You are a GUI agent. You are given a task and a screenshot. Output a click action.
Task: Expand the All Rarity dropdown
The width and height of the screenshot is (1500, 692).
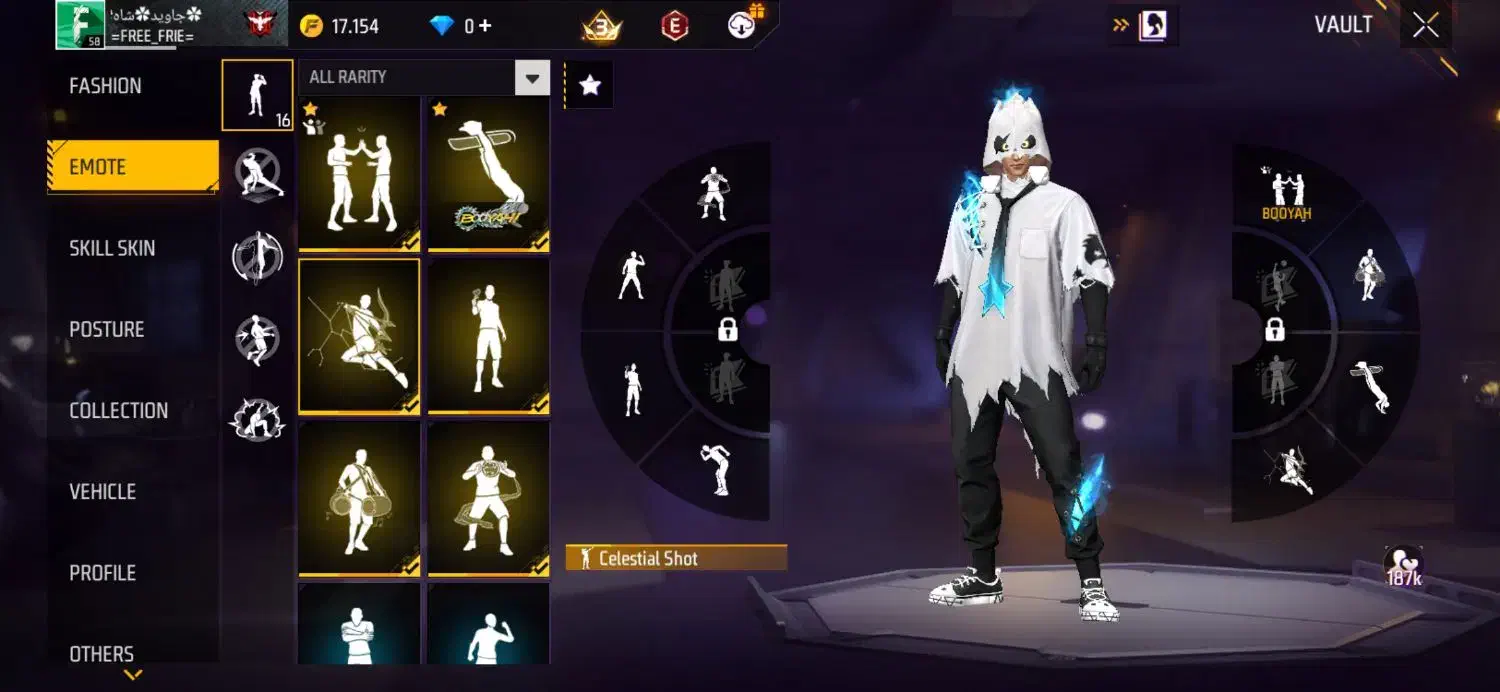[x=532, y=77]
